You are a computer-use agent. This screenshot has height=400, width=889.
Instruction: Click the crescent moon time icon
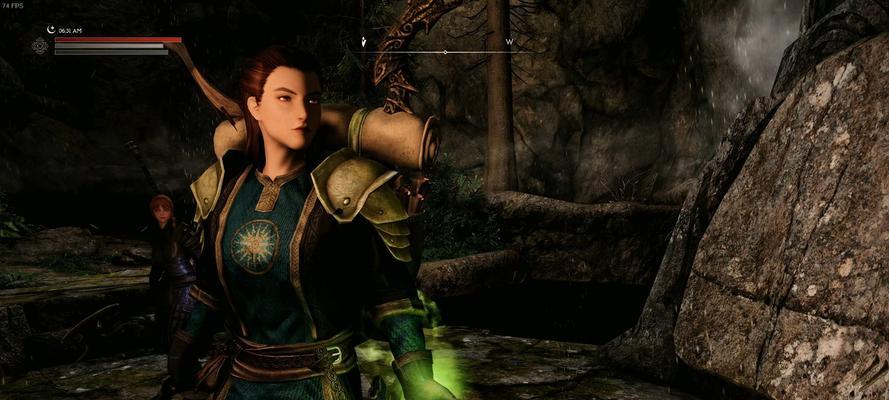(x=49, y=30)
